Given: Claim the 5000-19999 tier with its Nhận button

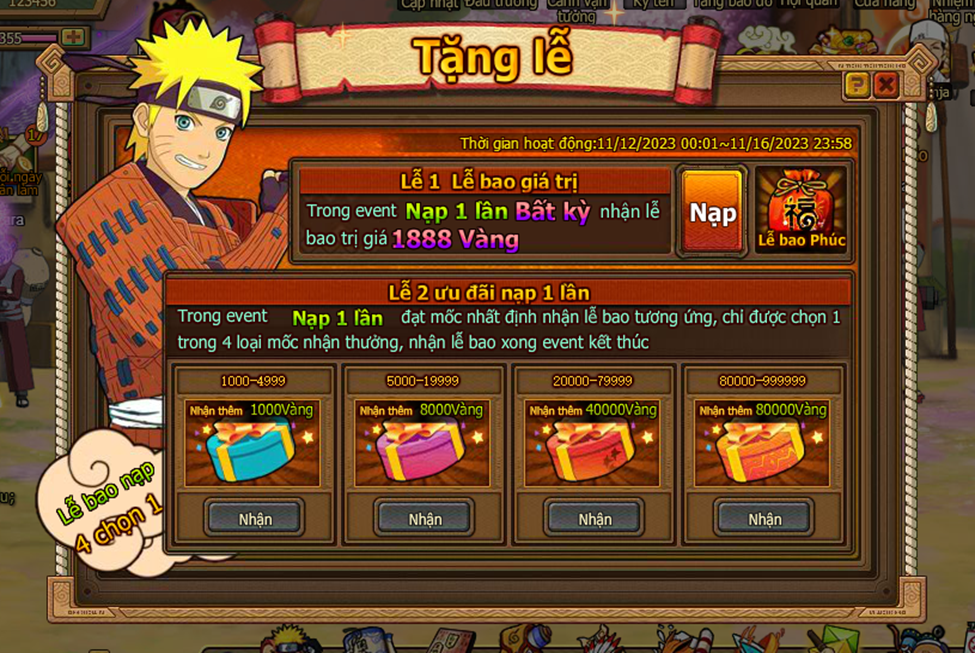Looking at the screenshot, I should (425, 519).
